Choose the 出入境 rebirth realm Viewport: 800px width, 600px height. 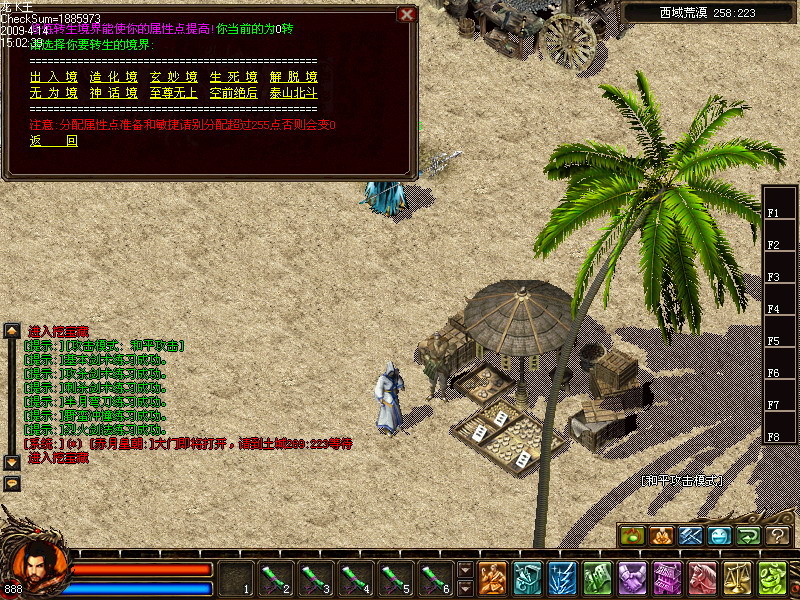pyautogui.click(x=54, y=77)
